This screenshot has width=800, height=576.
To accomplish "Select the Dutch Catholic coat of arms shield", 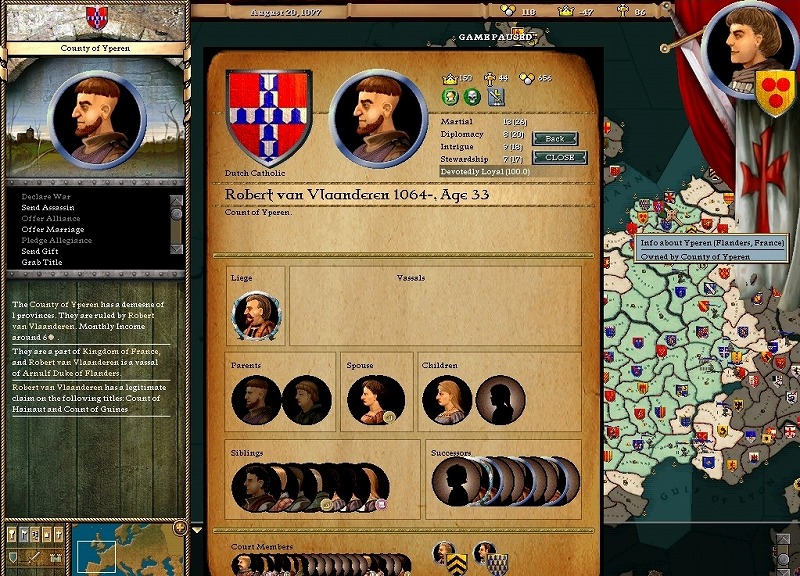I will 263,116.
